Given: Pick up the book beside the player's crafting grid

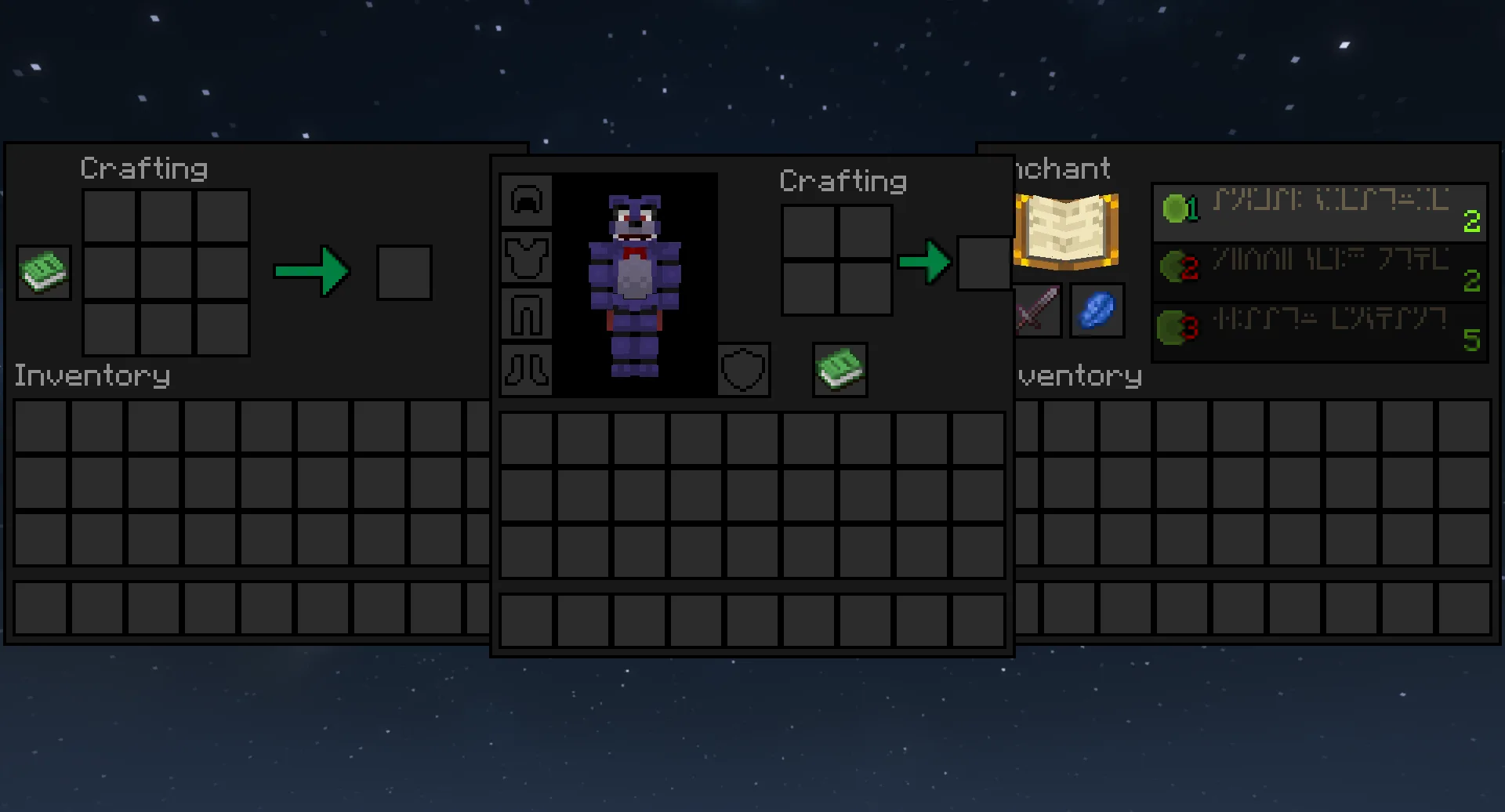Looking at the screenshot, I should pyautogui.click(x=839, y=369).
